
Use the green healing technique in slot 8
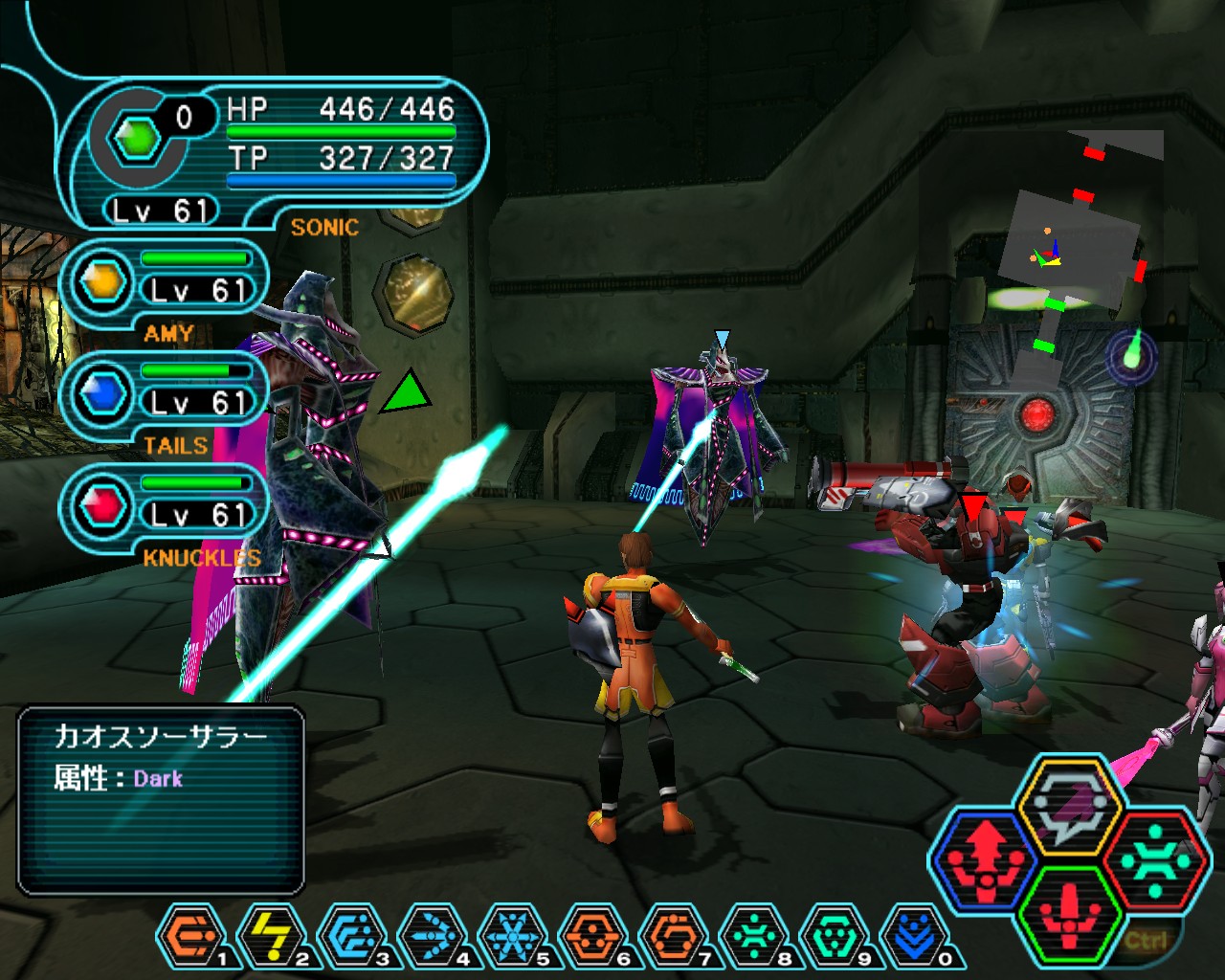pos(751,932)
